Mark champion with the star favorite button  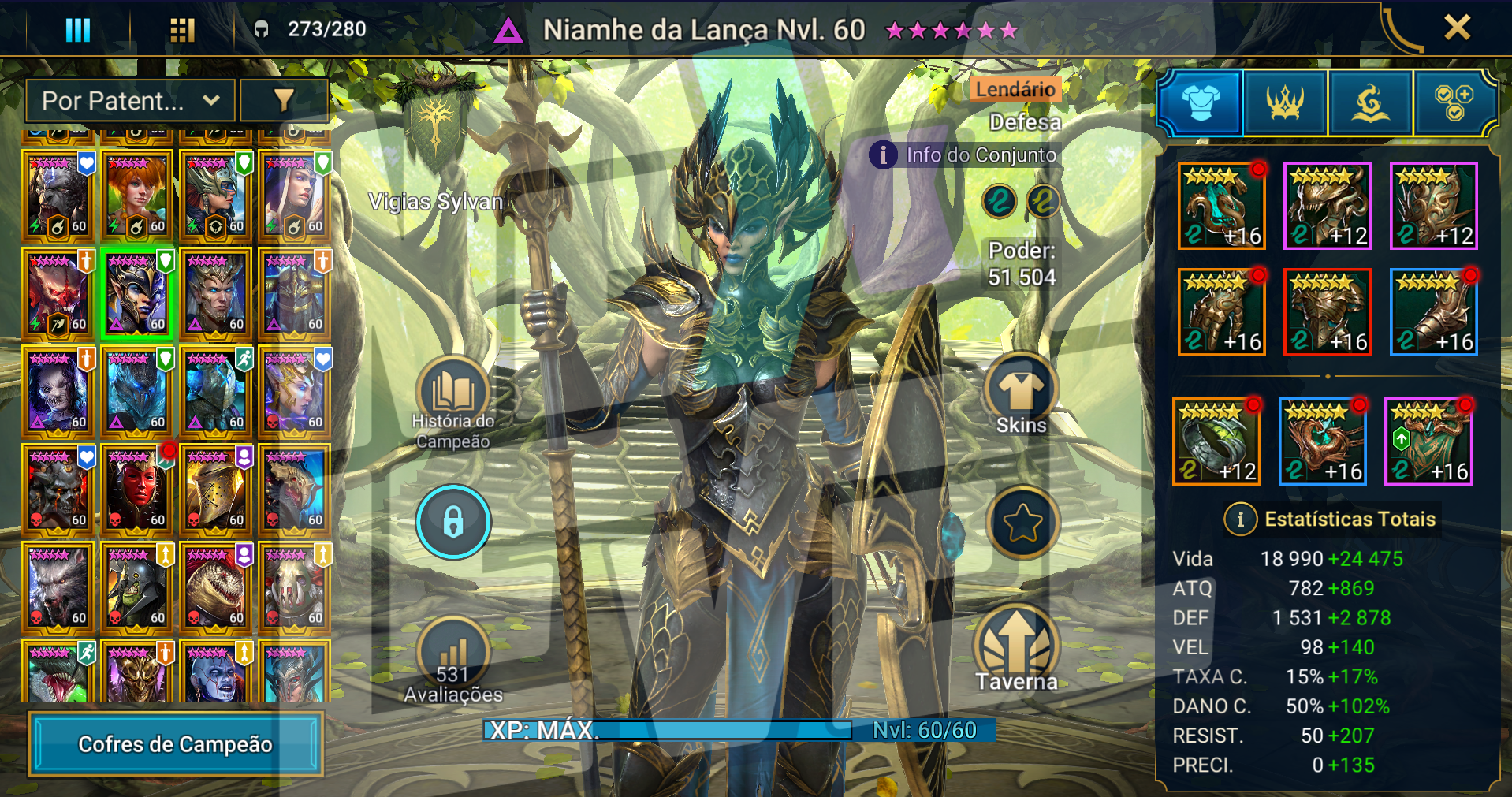1022,523
